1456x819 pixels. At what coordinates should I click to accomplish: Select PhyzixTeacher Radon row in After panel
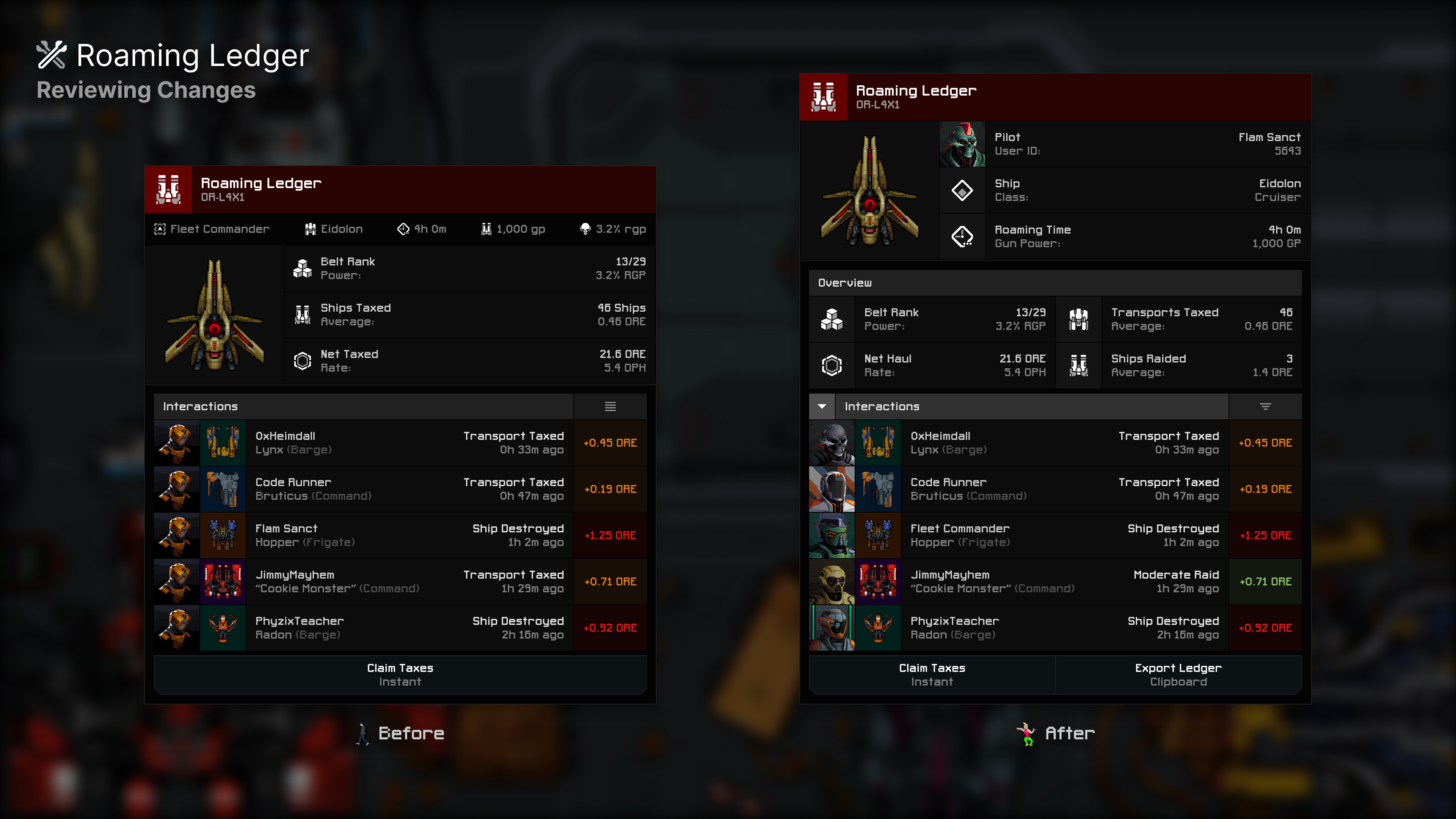(x=1055, y=628)
